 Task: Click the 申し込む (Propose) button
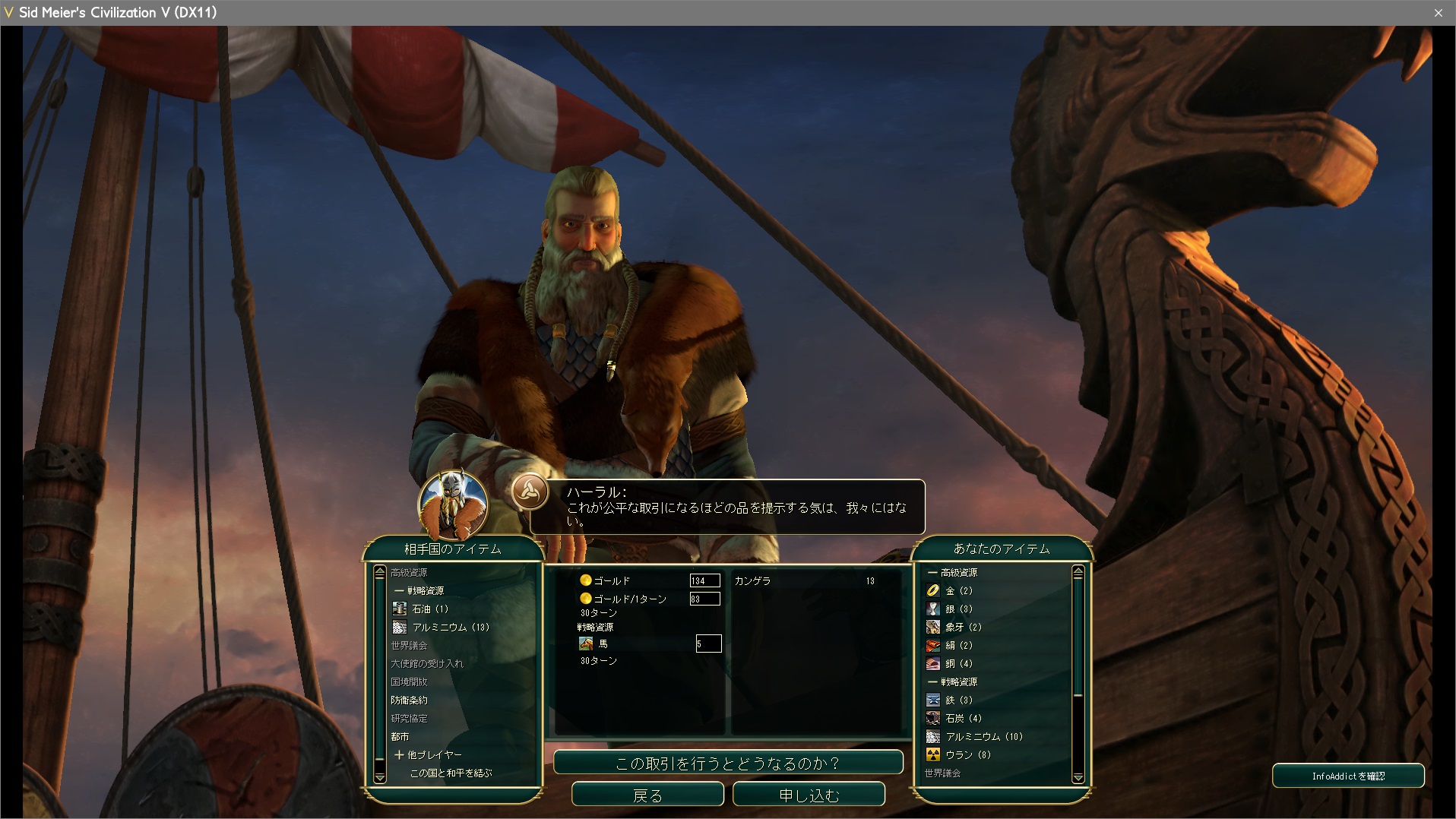[809, 795]
